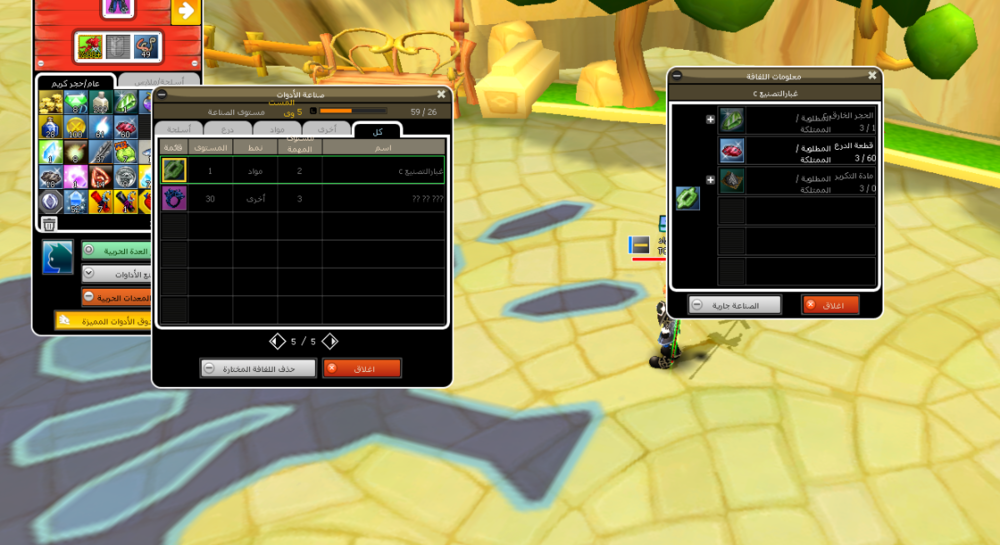
Task: Click the red اغلاق button in recipe info
Action: tap(830, 305)
